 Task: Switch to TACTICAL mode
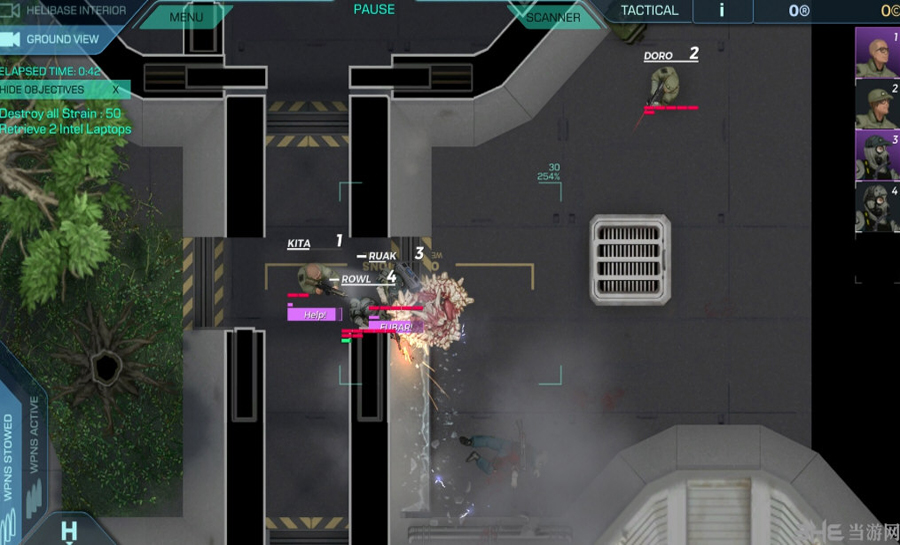649,11
